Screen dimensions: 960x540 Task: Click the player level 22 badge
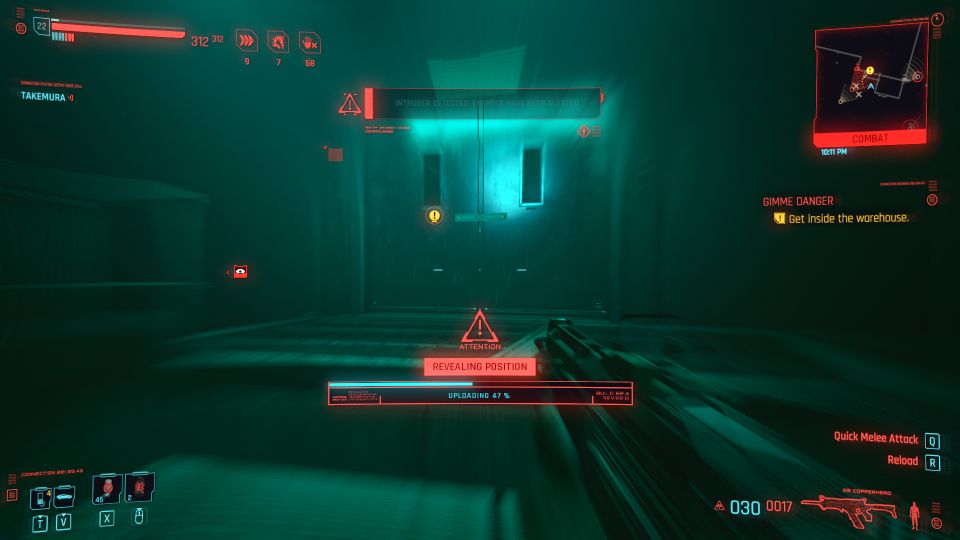click(41, 26)
